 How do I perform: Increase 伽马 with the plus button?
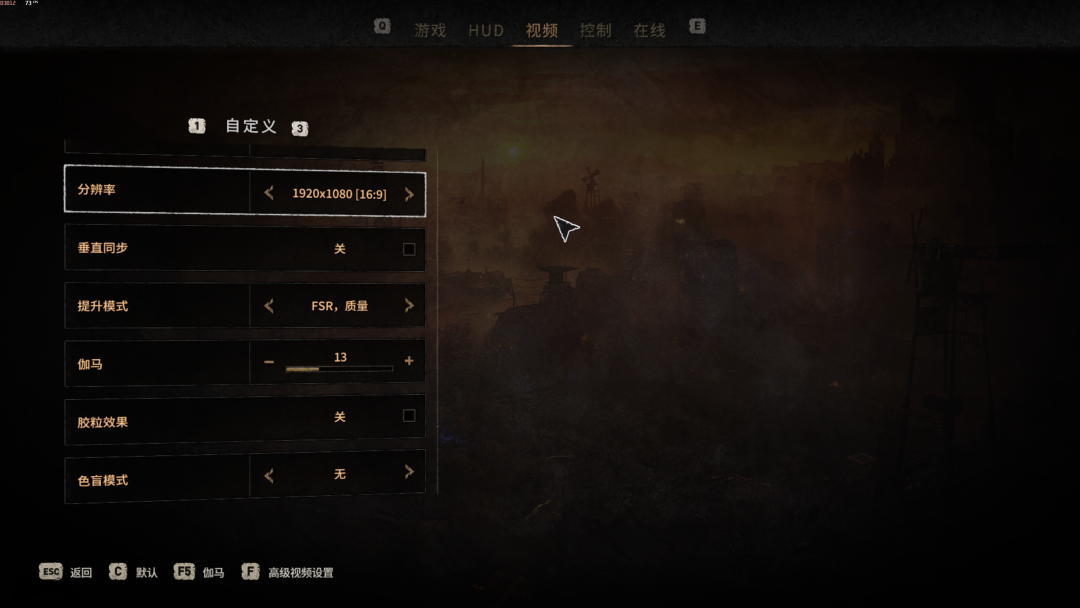point(409,361)
